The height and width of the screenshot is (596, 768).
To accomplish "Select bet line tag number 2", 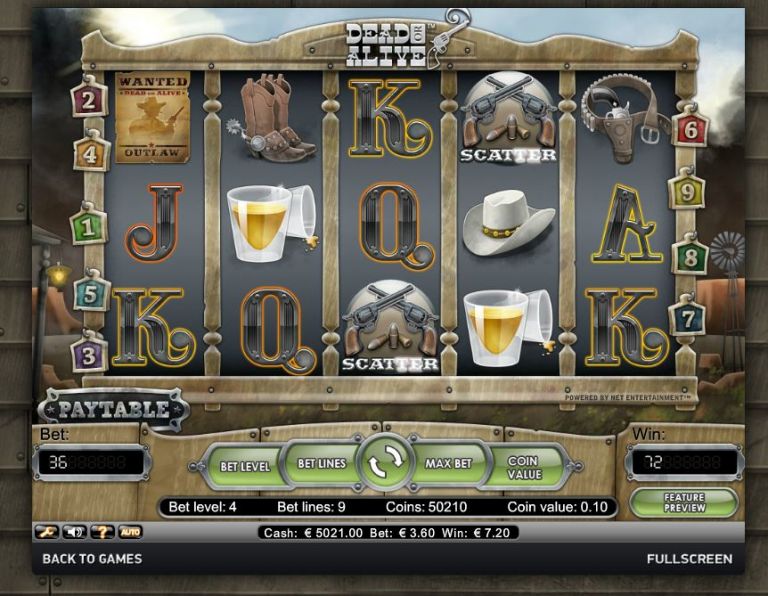I will tap(89, 100).
